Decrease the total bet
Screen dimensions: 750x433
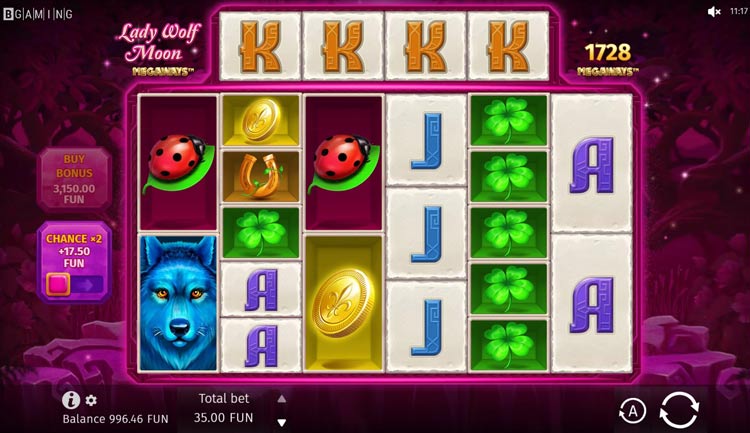(x=281, y=423)
